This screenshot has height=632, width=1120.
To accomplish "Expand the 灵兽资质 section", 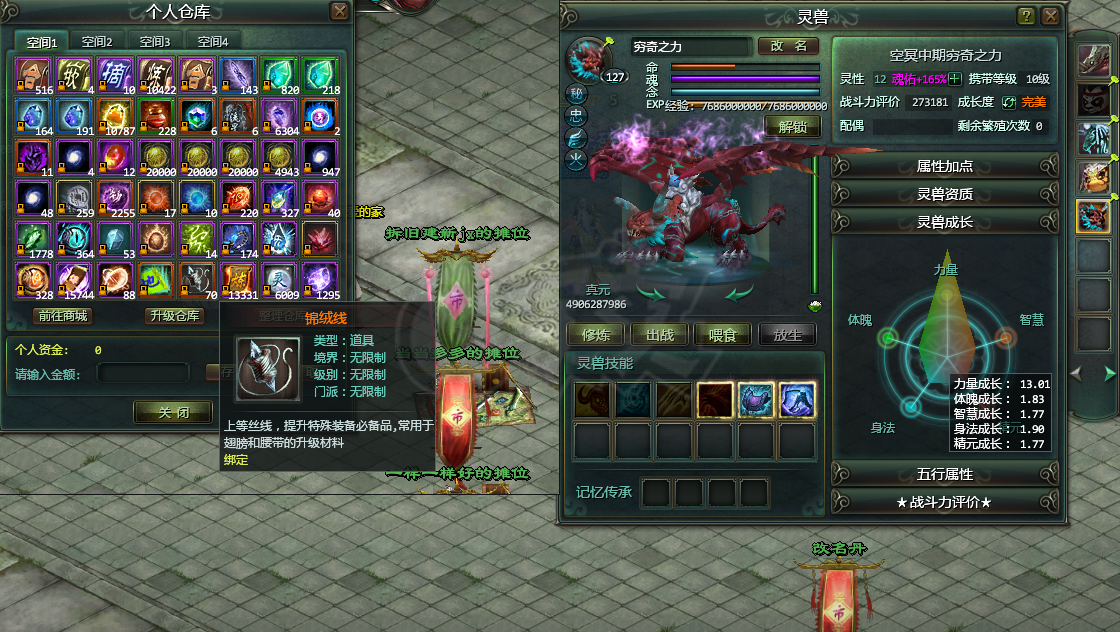I will pyautogui.click(x=944, y=194).
